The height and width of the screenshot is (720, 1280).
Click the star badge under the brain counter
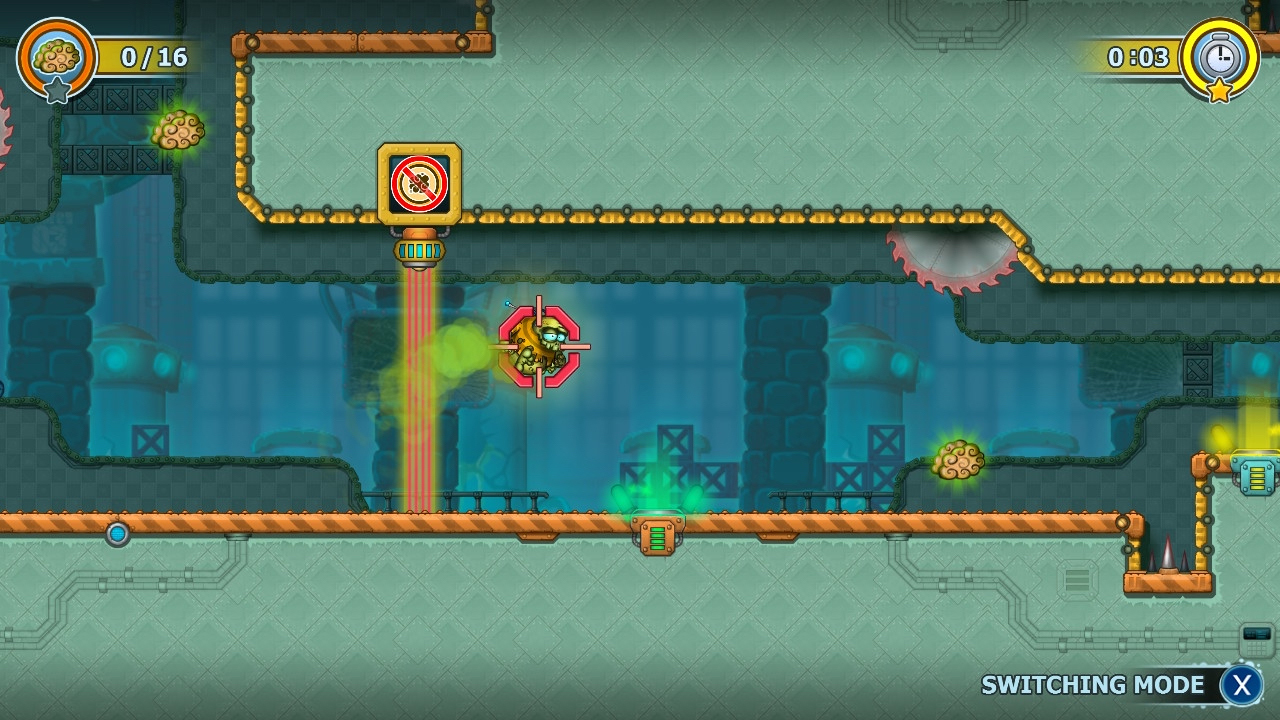click(x=57, y=92)
